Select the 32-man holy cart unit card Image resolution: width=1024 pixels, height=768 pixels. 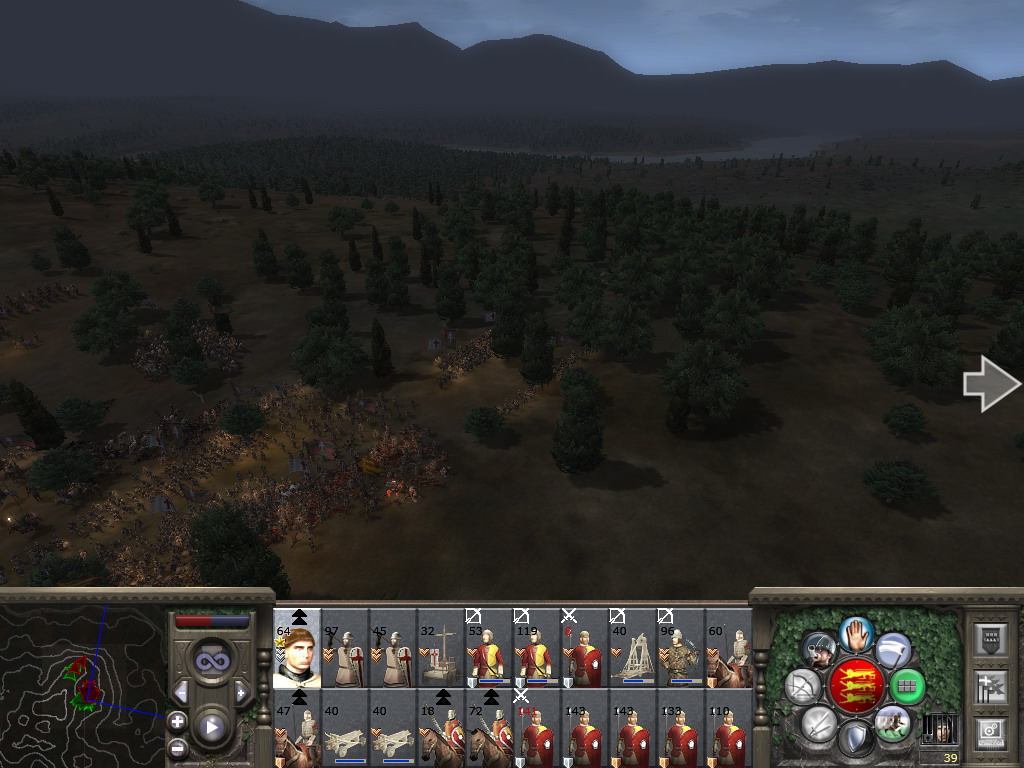[x=441, y=655]
